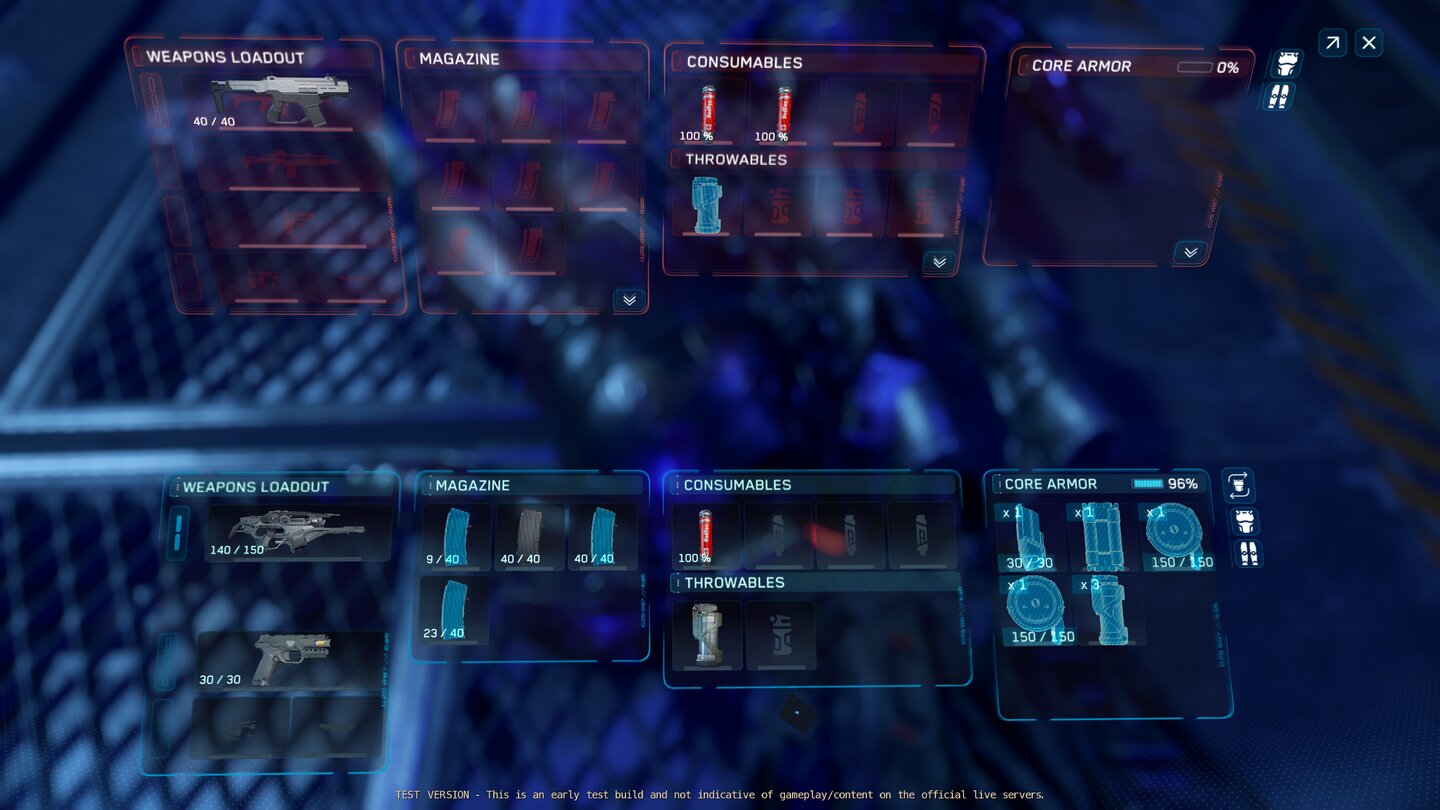Select the blue canister in upper Throwables section
The image size is (1440, 810).
coord(705,206)
